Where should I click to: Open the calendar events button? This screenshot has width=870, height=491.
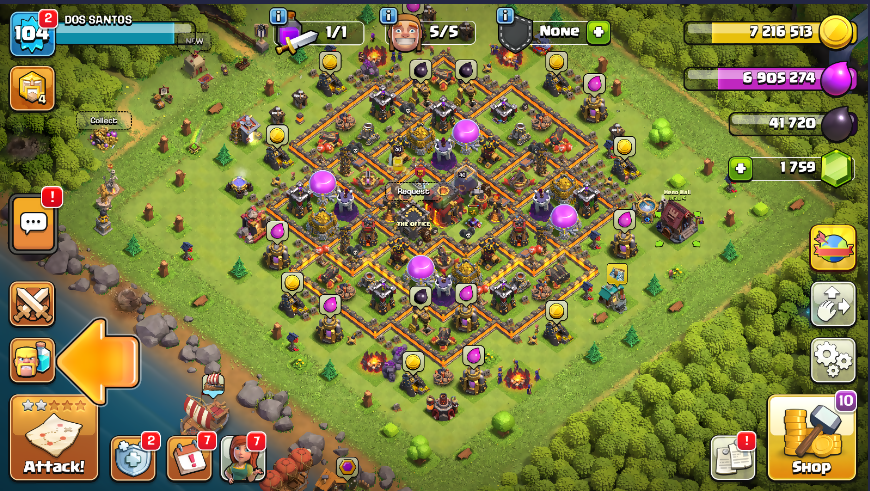click(x=189, y=458)
